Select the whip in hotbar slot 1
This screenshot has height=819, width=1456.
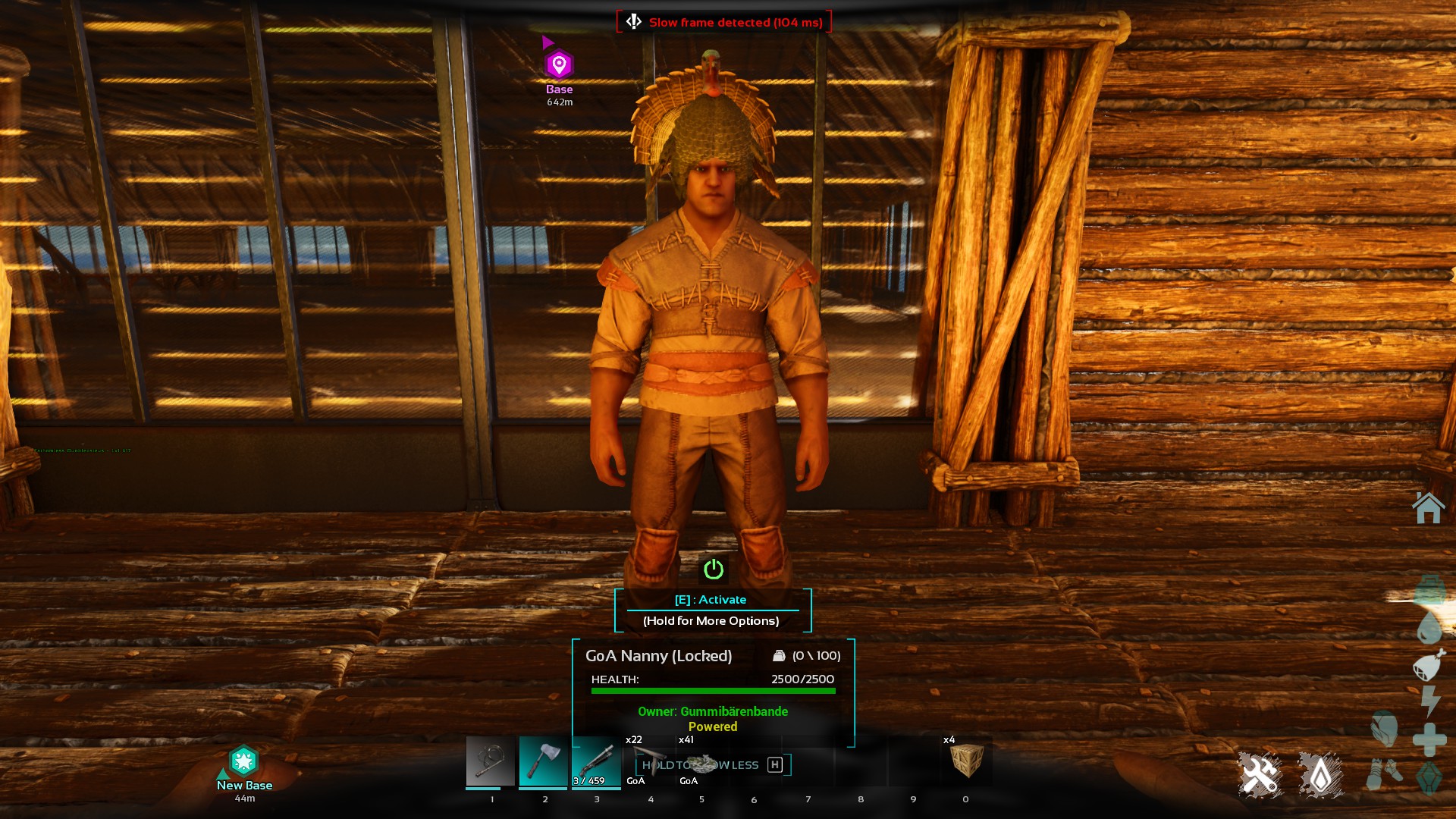490,761
